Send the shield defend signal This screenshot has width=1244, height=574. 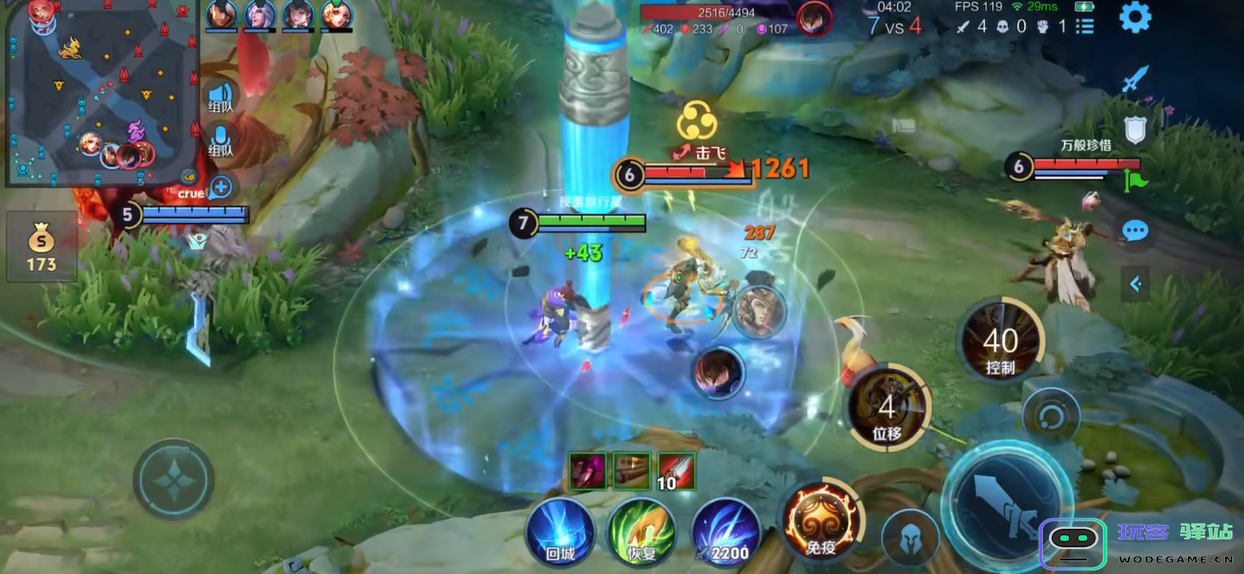tap(1135, 130)
